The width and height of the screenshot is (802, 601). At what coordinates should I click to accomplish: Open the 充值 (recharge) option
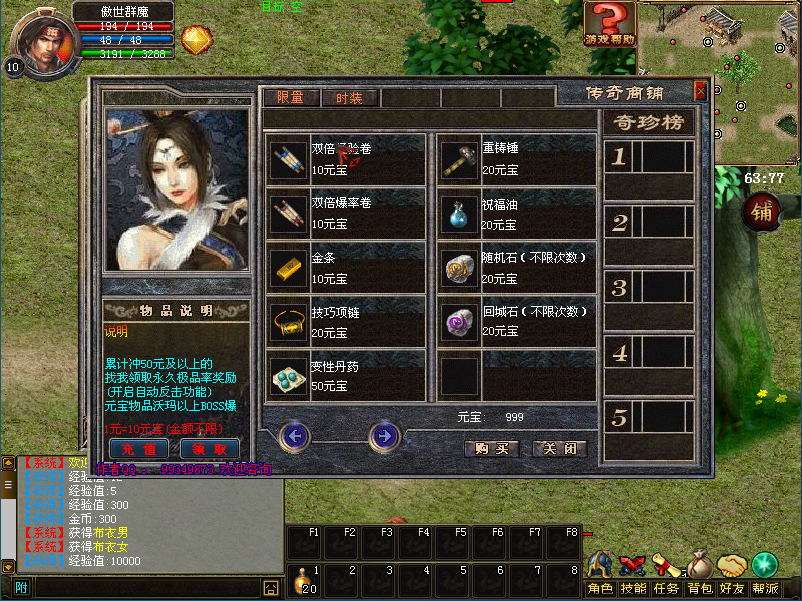coord(138,448)
